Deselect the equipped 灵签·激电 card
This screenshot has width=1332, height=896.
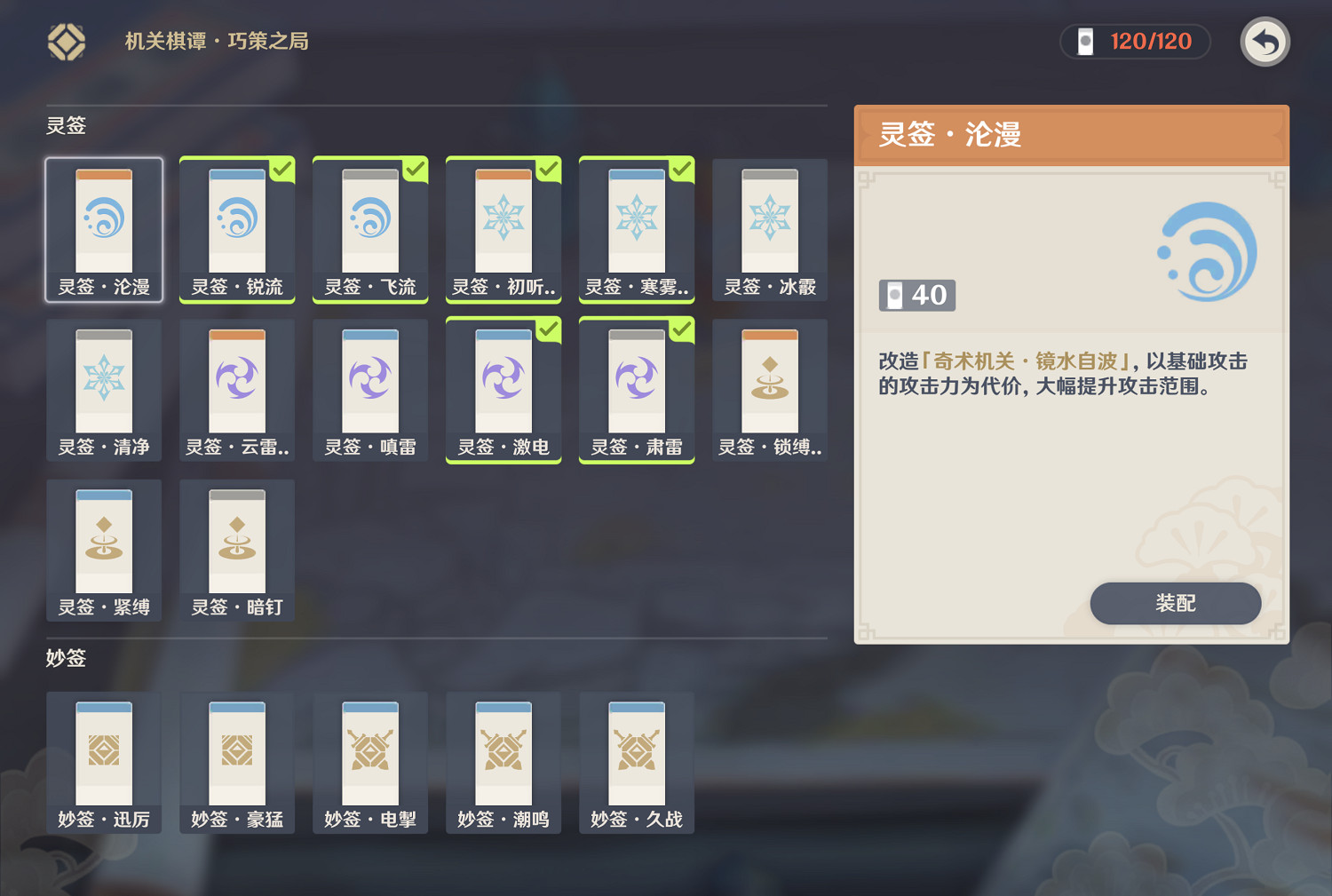[503, 390]
